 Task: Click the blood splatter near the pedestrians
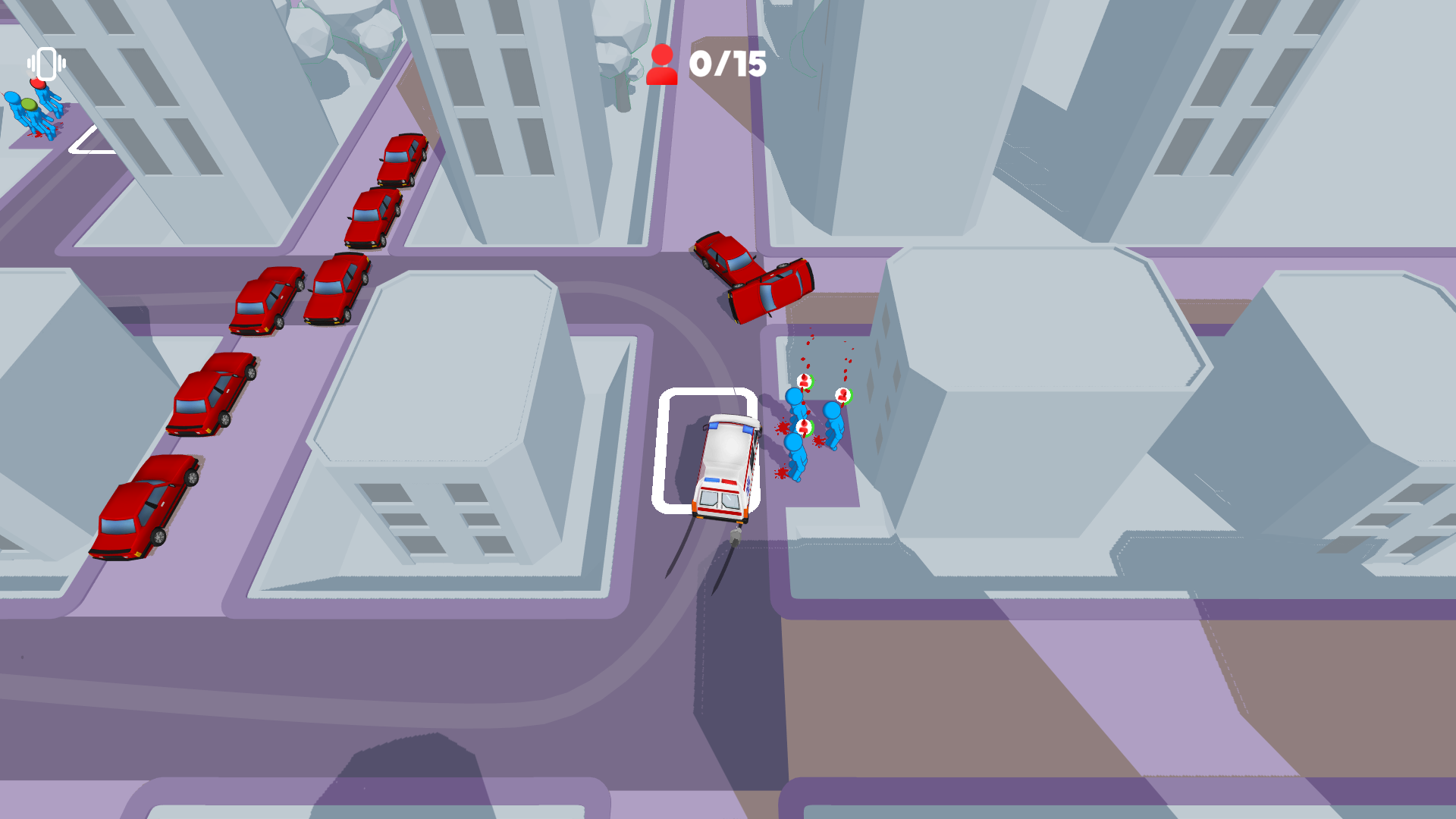[x=817, y=441]
